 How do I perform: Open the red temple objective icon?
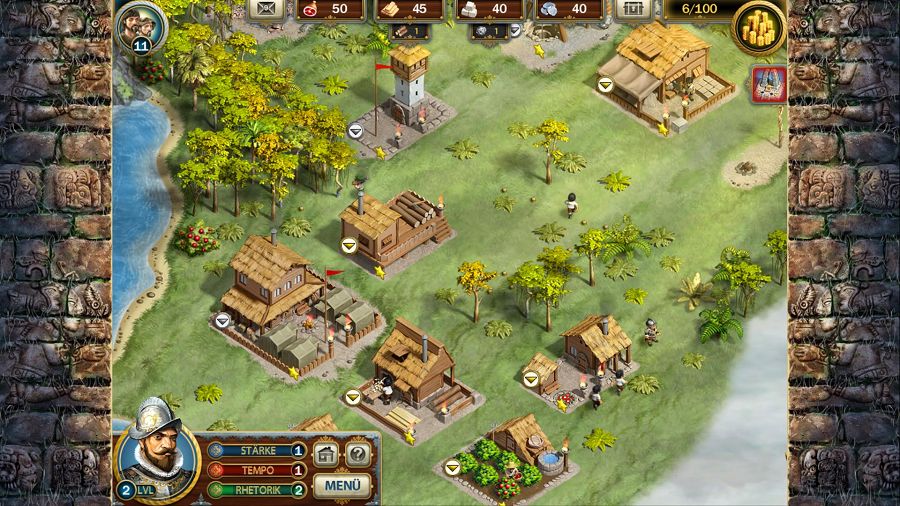tap(769, 85)
